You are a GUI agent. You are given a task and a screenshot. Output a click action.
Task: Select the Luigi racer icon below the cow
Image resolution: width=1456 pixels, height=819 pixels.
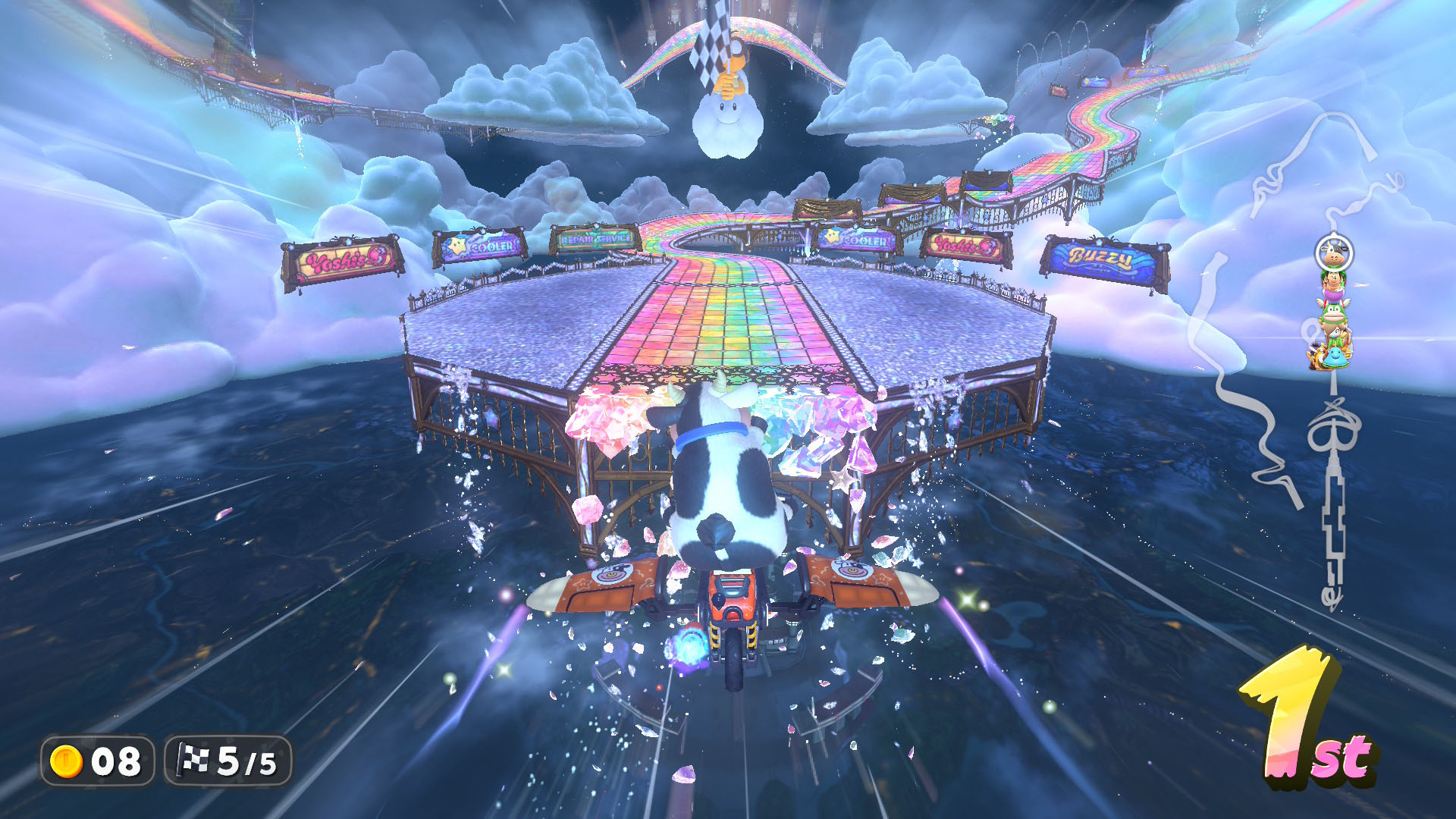[x=1334, y=279]
